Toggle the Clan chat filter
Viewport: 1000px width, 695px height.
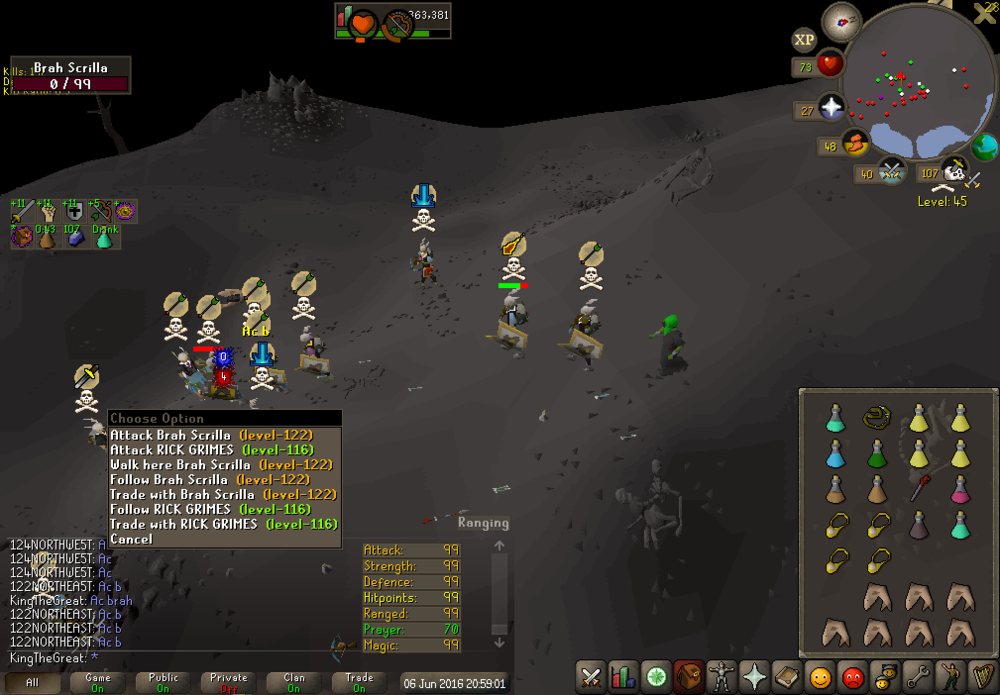pyautogui.click(x=294, y=683)
